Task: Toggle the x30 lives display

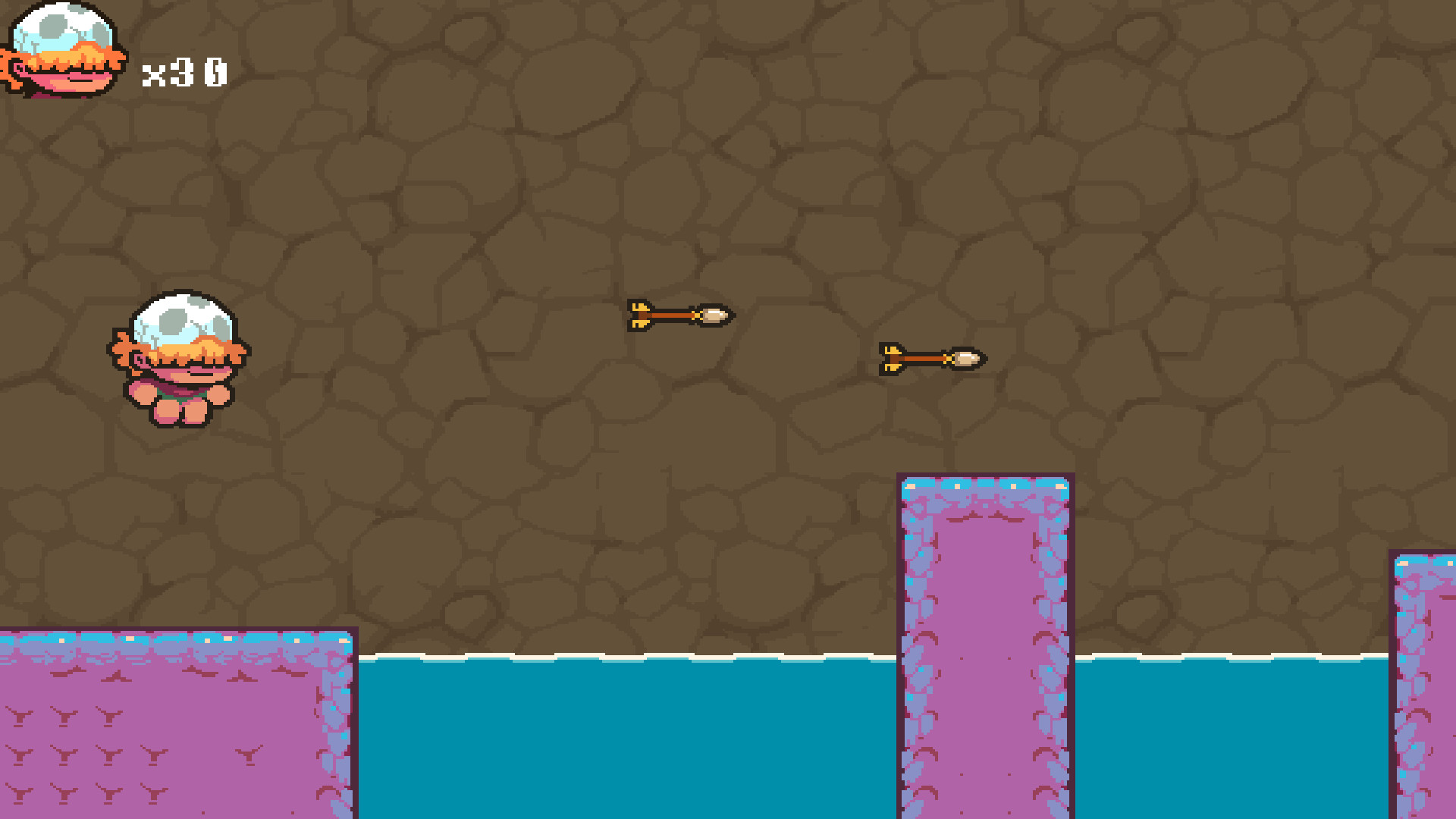Action: (184, 72)
